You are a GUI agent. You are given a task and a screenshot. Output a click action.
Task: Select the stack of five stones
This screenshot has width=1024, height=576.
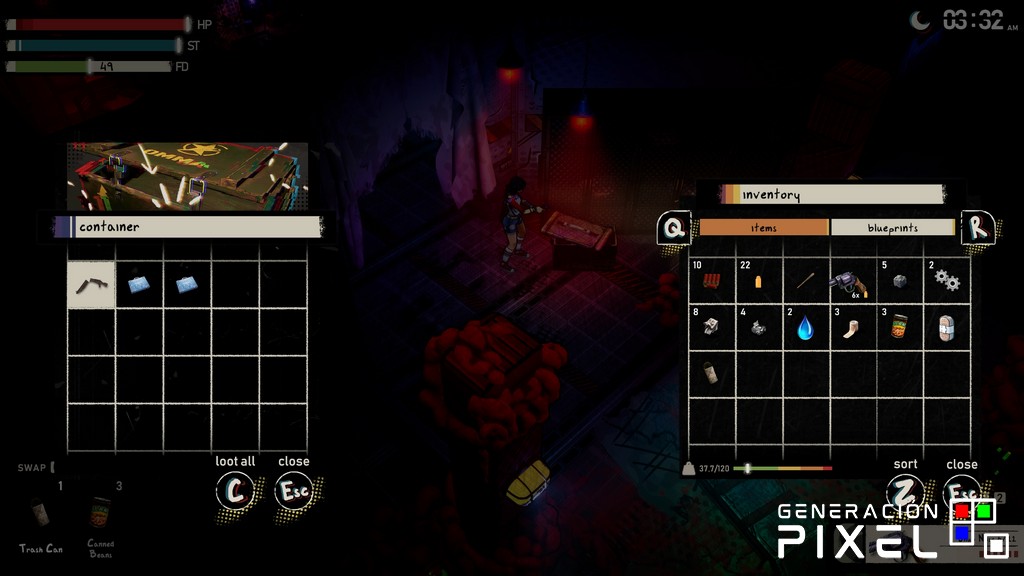pyautogui.click(x=898, y=280)
